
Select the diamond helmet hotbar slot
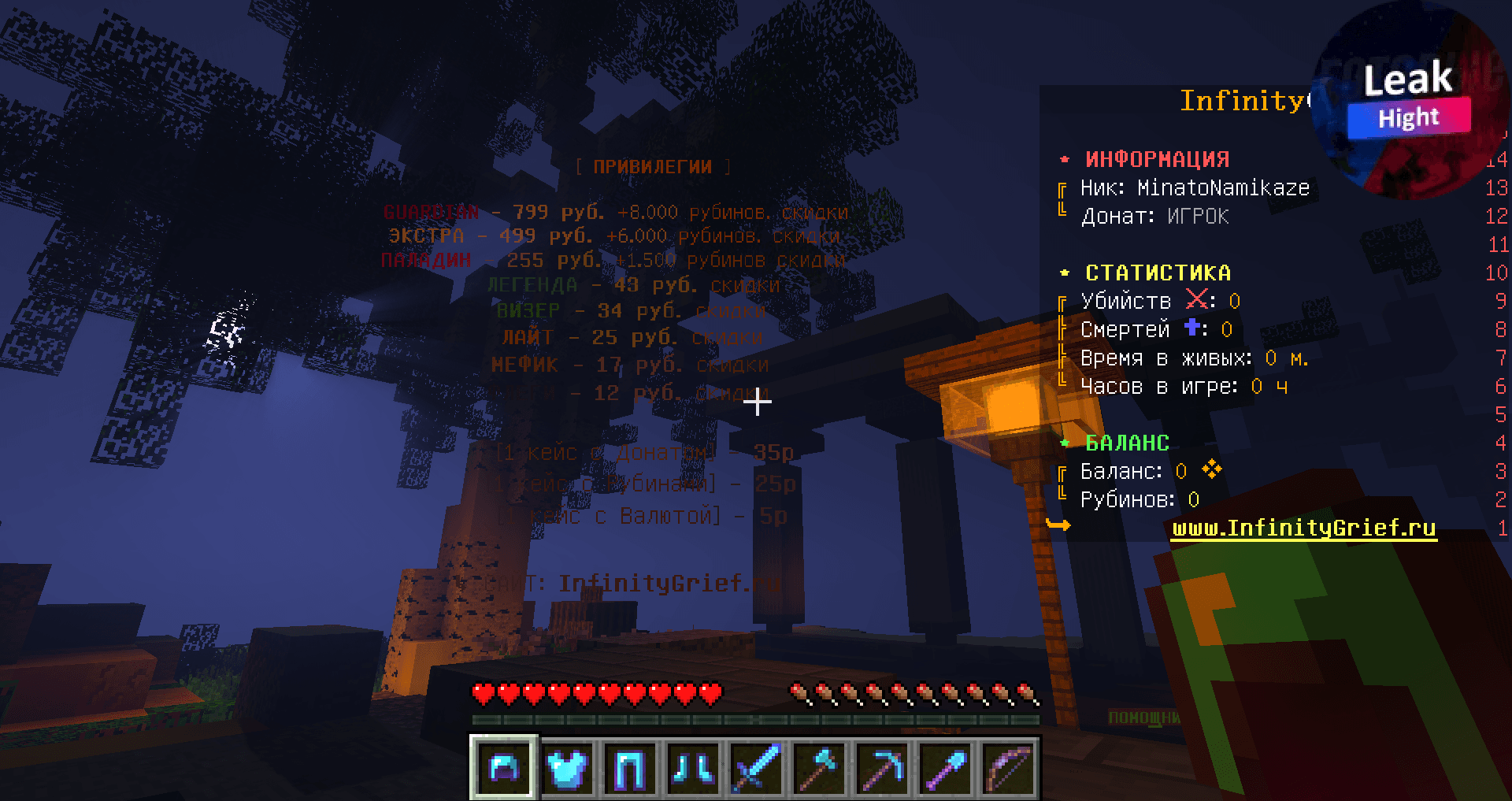click(504, 767)
